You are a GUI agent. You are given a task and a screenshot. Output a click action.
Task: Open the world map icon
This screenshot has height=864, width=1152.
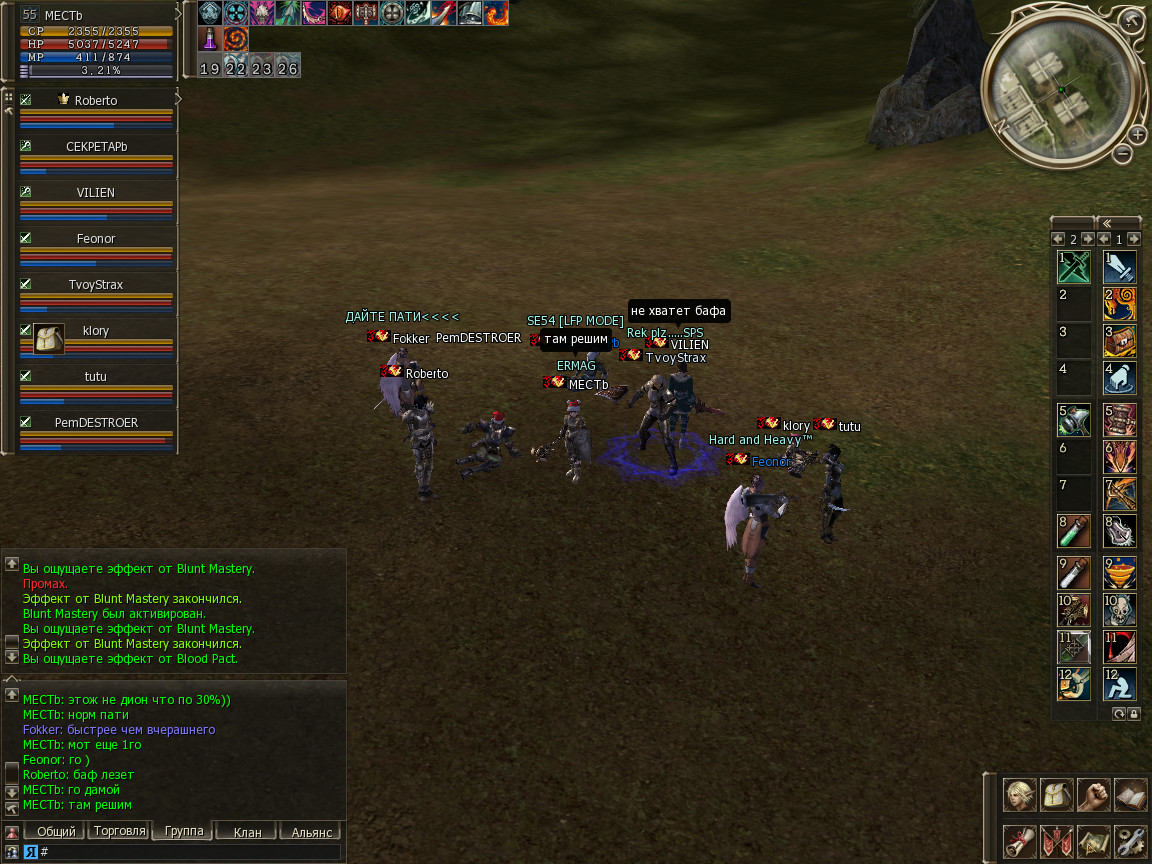click(1094, 841)
